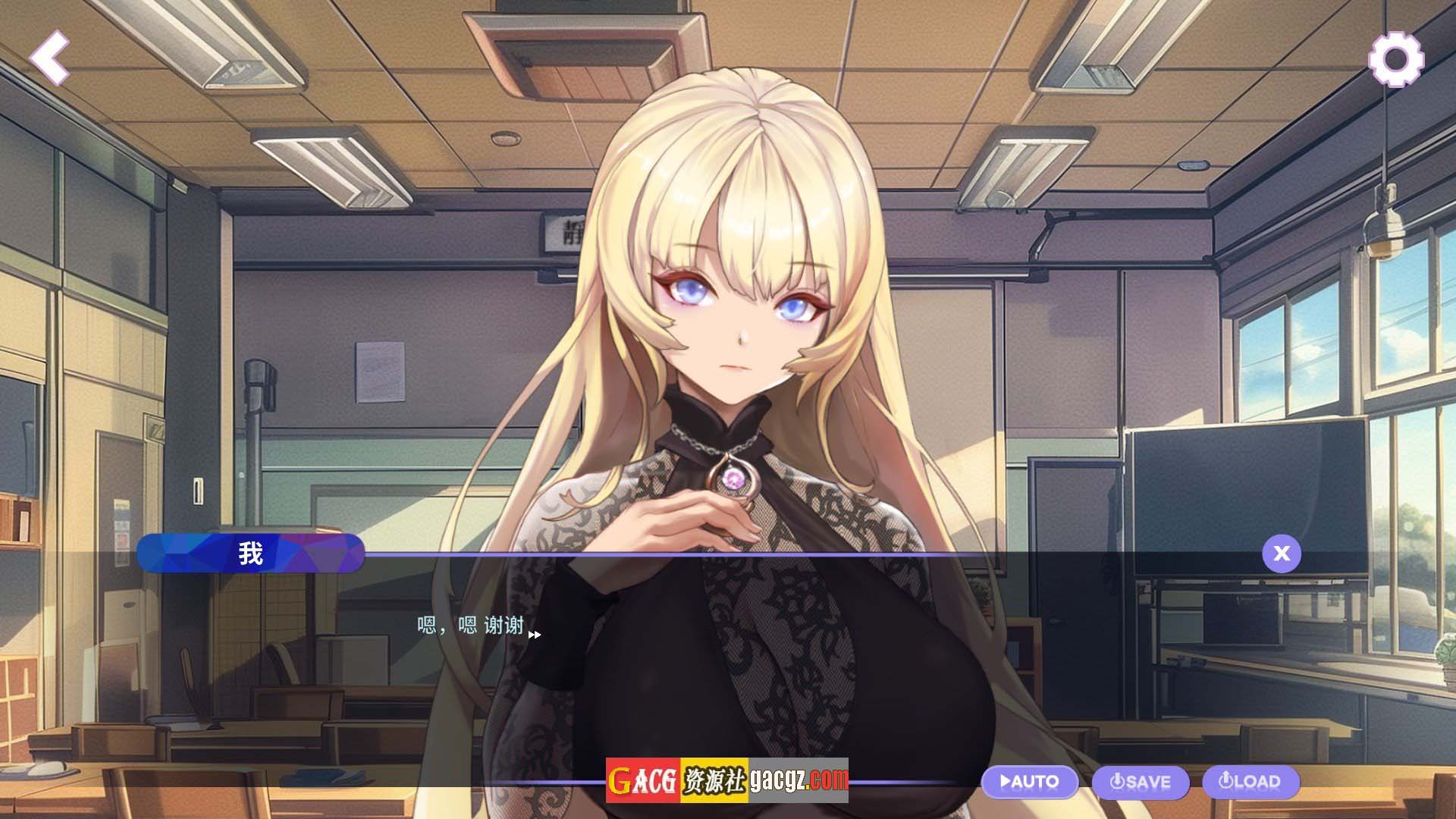Advance dialogue via the double-arrow indicator

[535, 635]
